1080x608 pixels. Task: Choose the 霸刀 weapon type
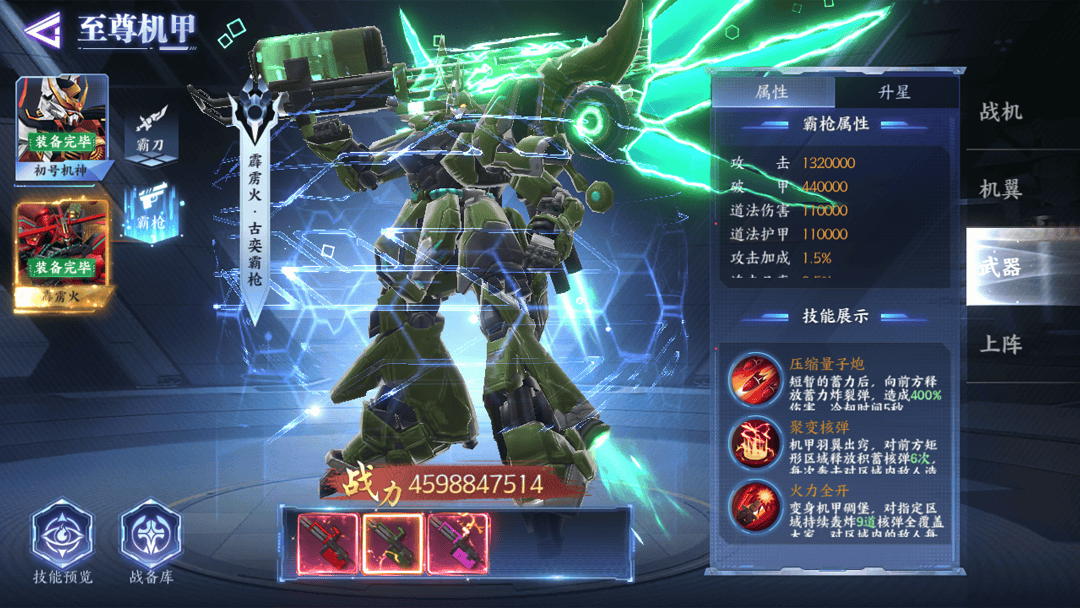[149, 130]
